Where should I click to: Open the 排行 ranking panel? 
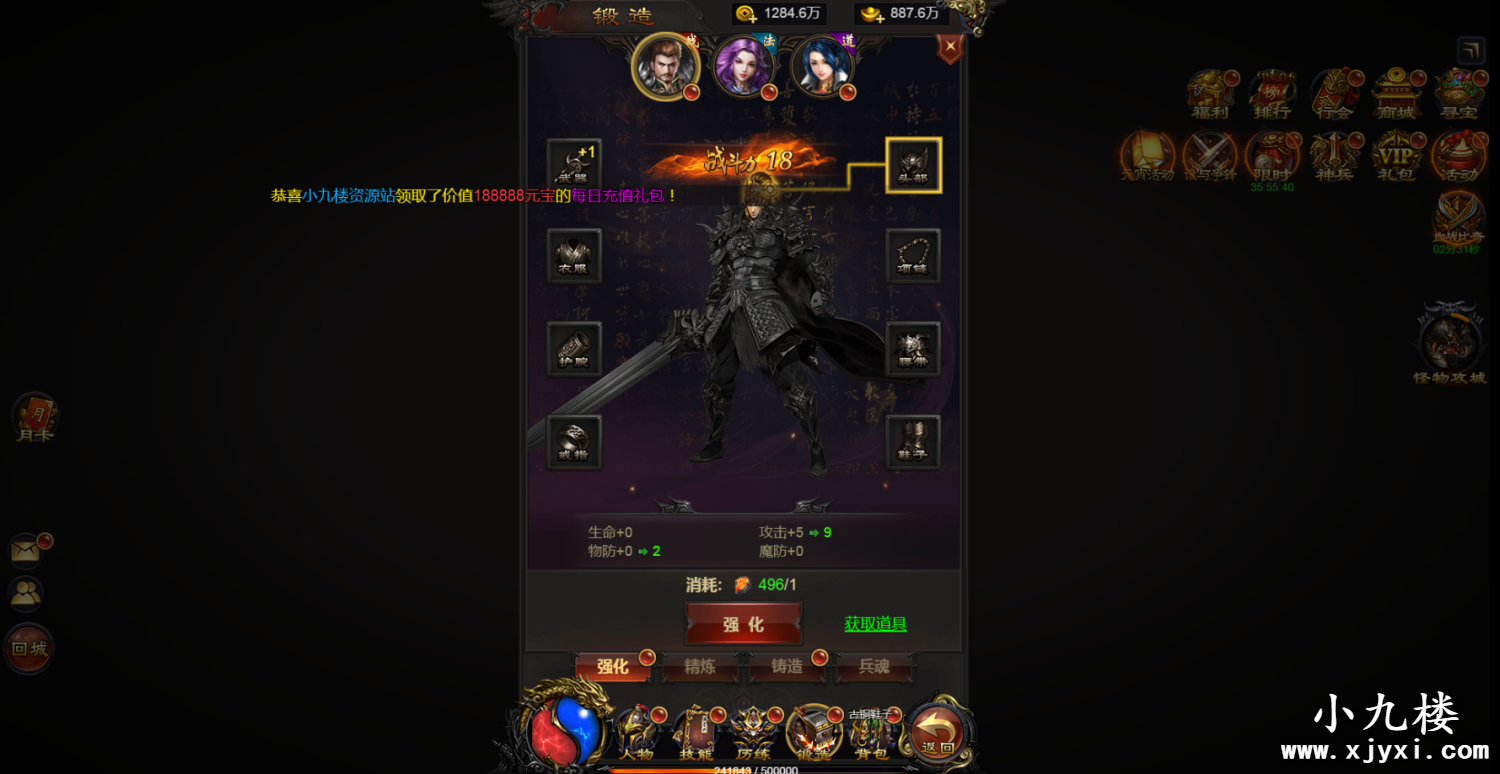[x=1273, y=90]
